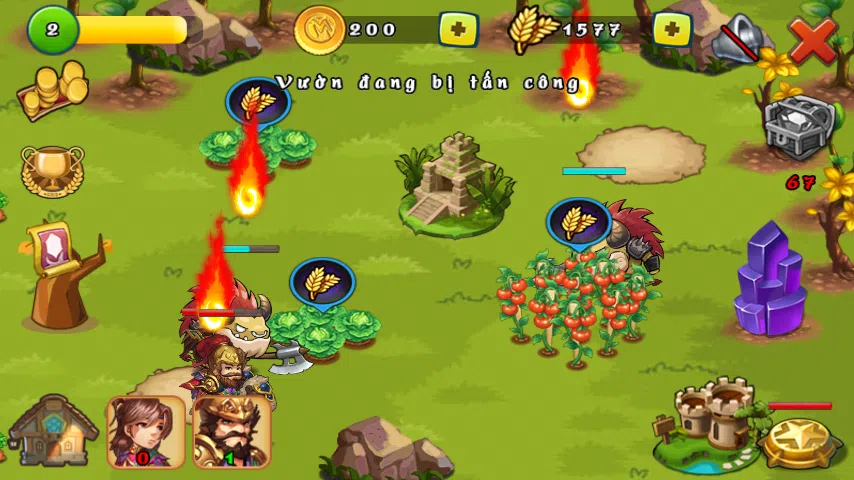Open the tree stump card stand

click(62, 275)
